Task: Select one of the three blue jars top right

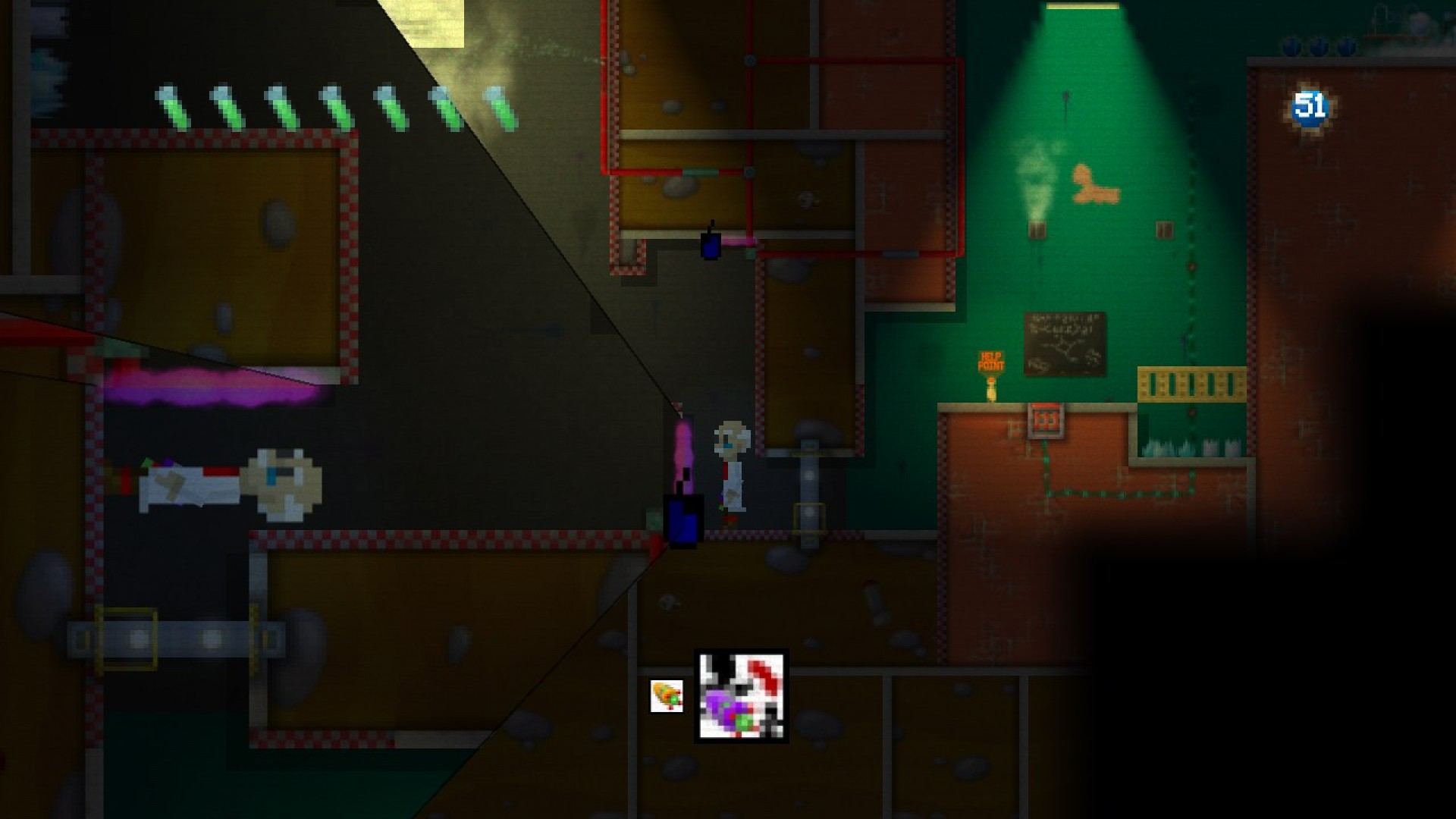Action: click(x=1319, y=45)
